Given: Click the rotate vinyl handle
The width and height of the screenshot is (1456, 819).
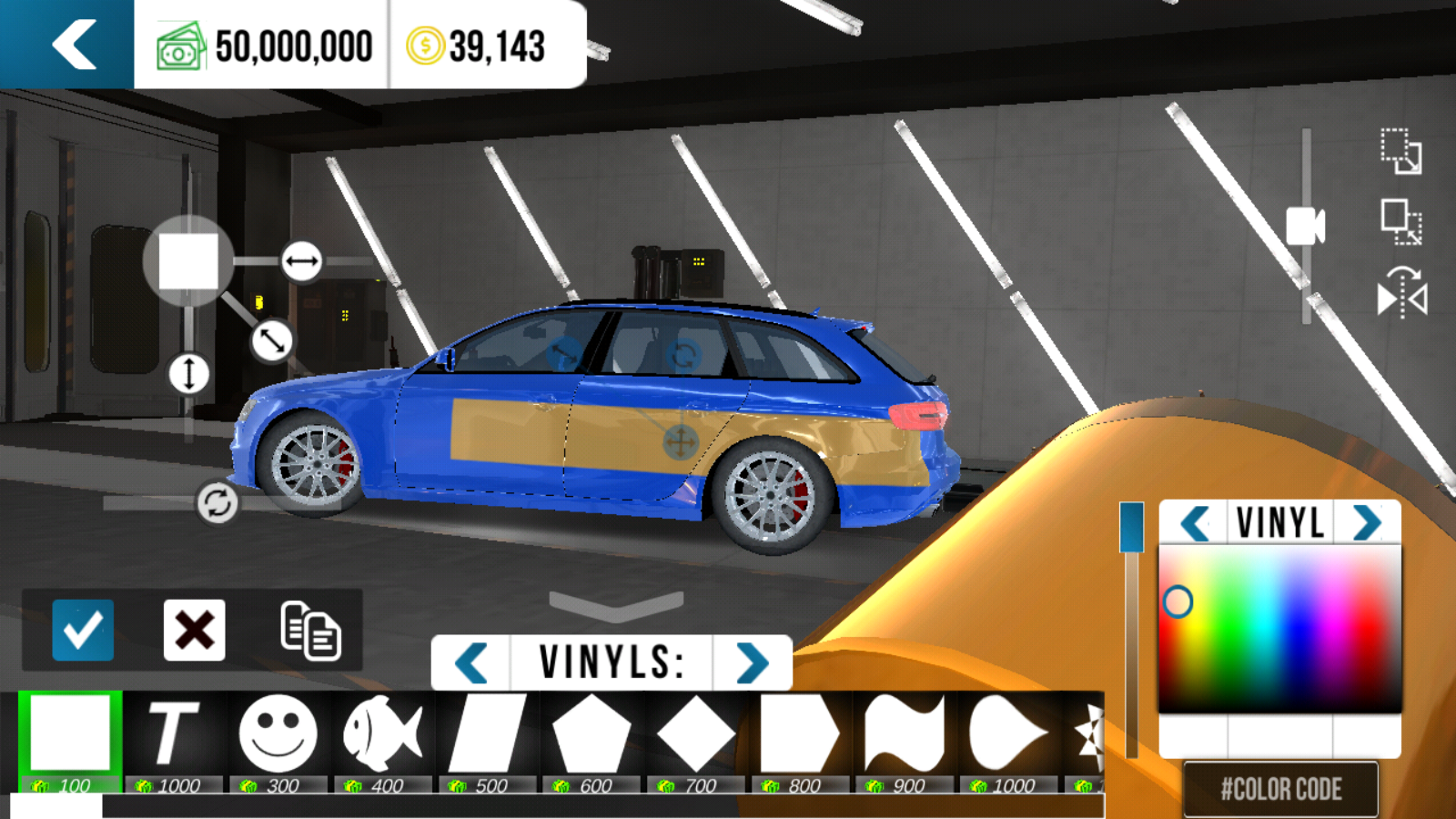Looking at the screenshot, I should [x=217, y=502].
